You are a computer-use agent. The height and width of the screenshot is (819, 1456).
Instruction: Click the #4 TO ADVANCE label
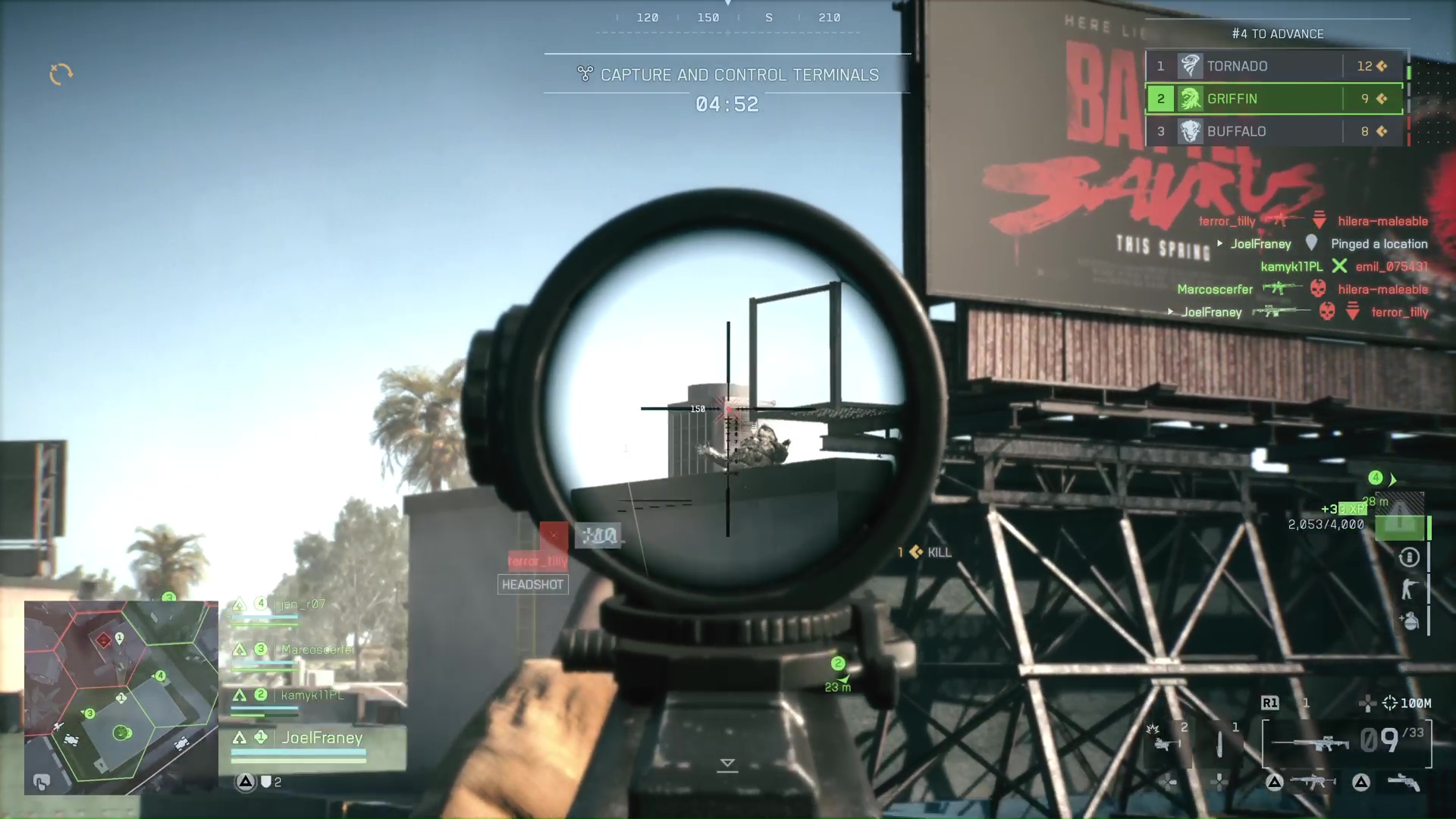tap(1276, 34)
